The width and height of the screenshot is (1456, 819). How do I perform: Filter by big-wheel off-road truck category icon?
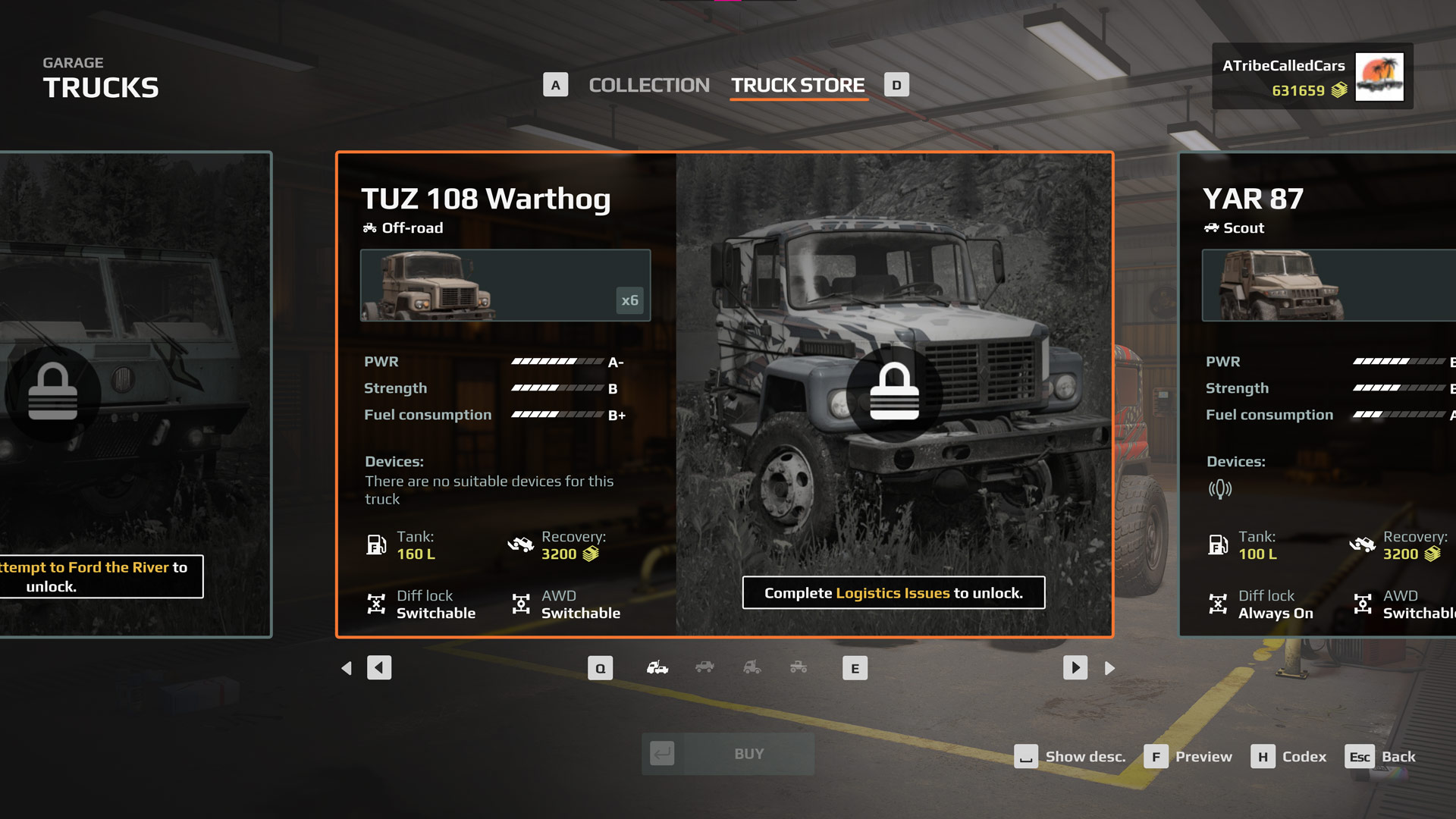click(x=799, y=667)
